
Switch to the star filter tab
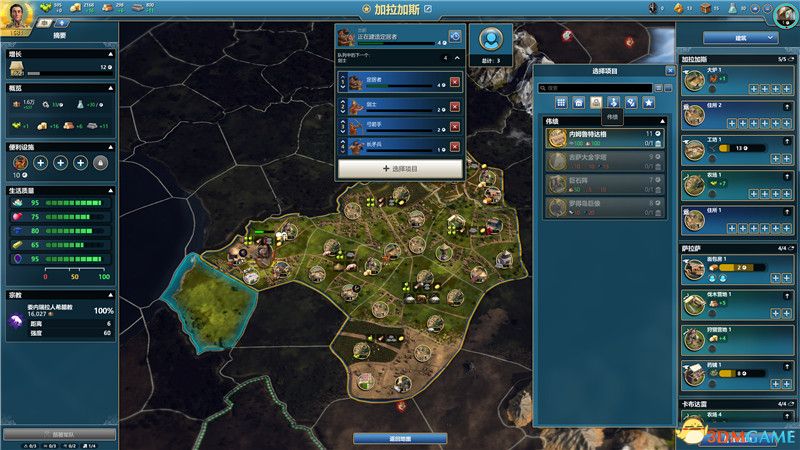[x=648, y=103]
